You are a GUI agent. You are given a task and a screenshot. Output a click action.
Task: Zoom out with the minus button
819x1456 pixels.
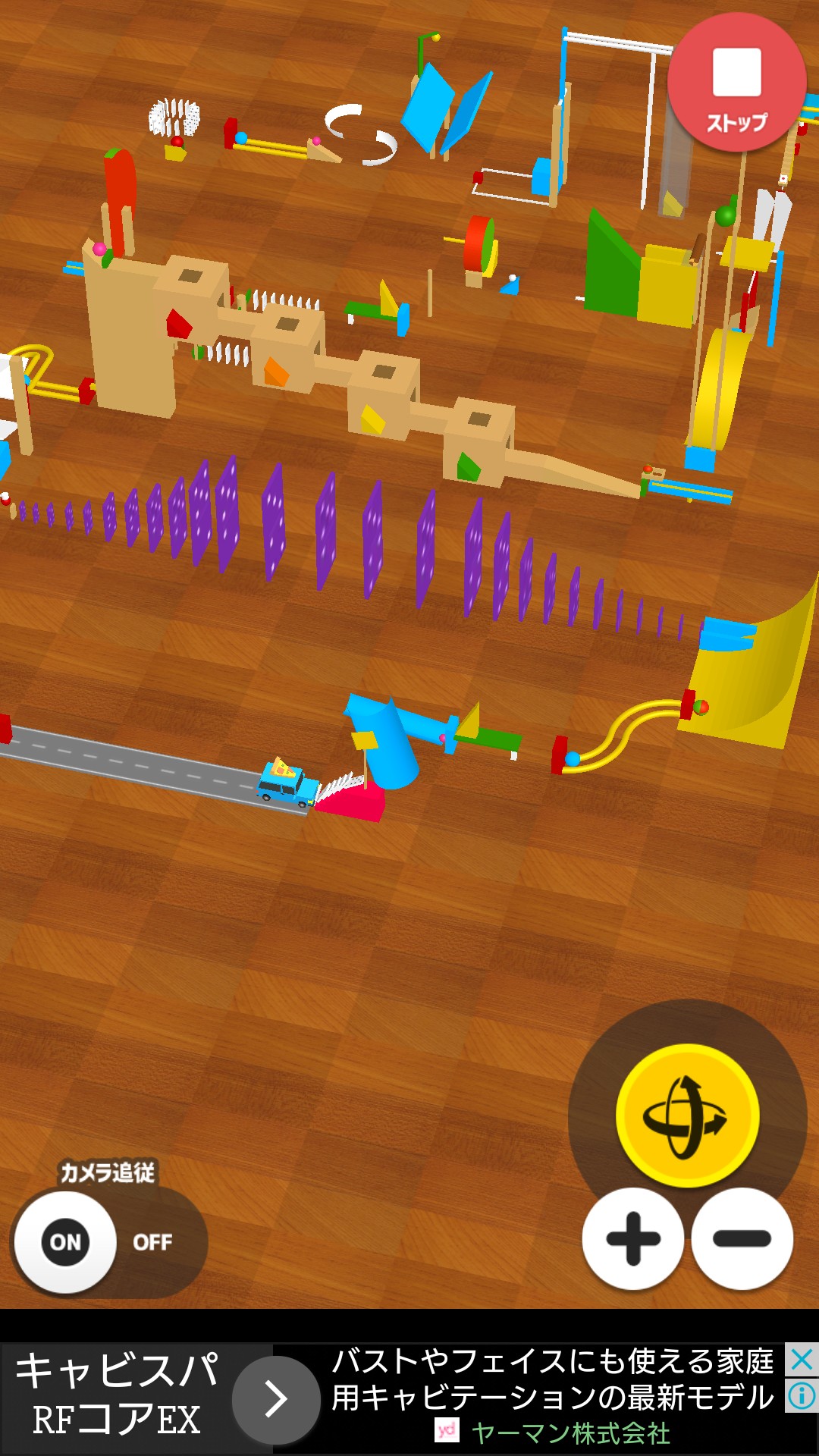click(x=742, y=1238)
